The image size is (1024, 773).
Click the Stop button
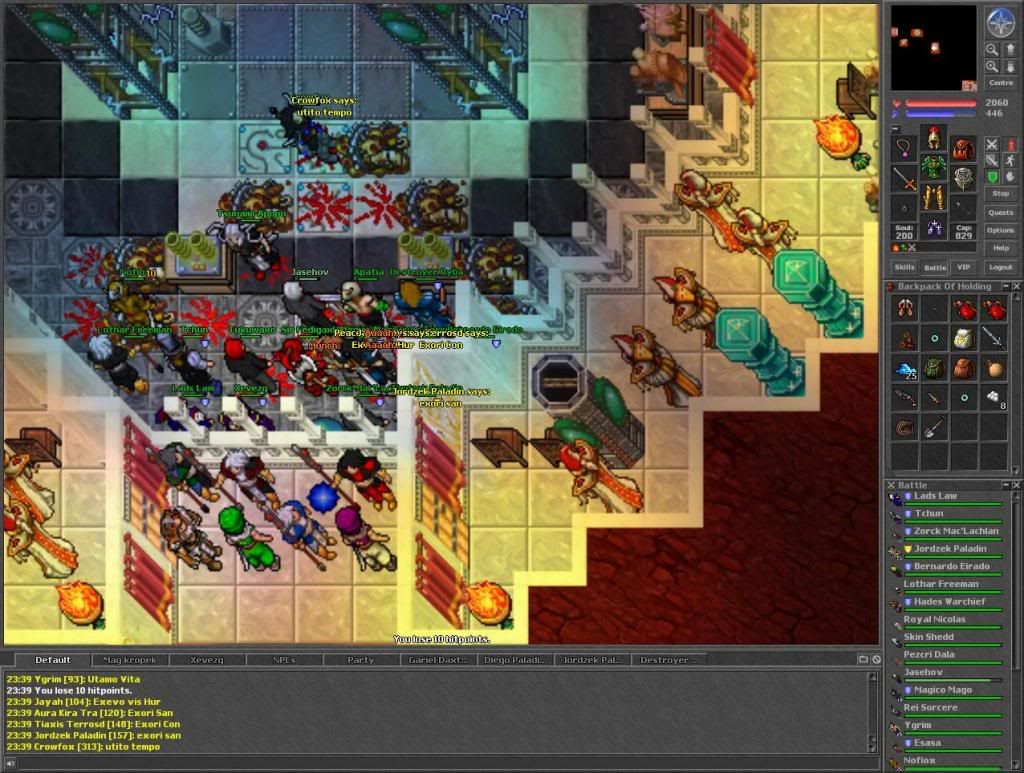[x=1000, y=193]
